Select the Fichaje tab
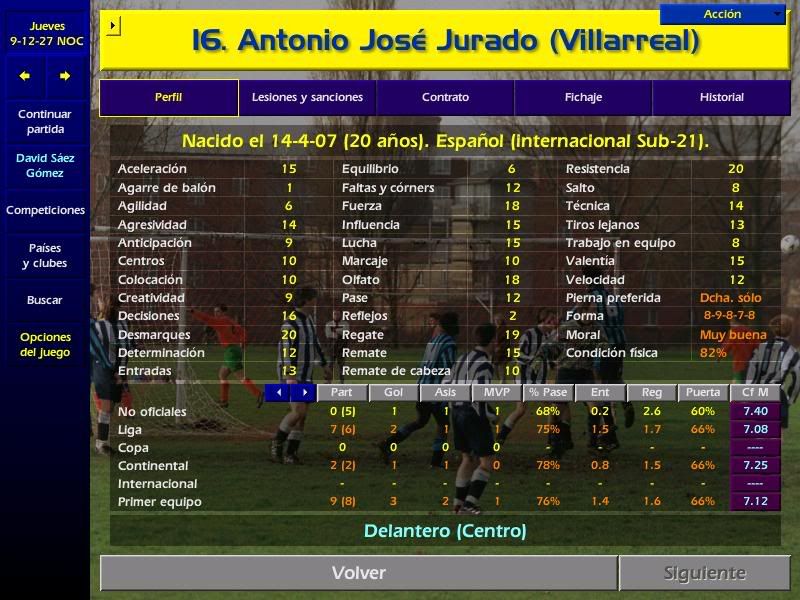The width and height of the screenshot is (800, 600). (x=583, y=98)
